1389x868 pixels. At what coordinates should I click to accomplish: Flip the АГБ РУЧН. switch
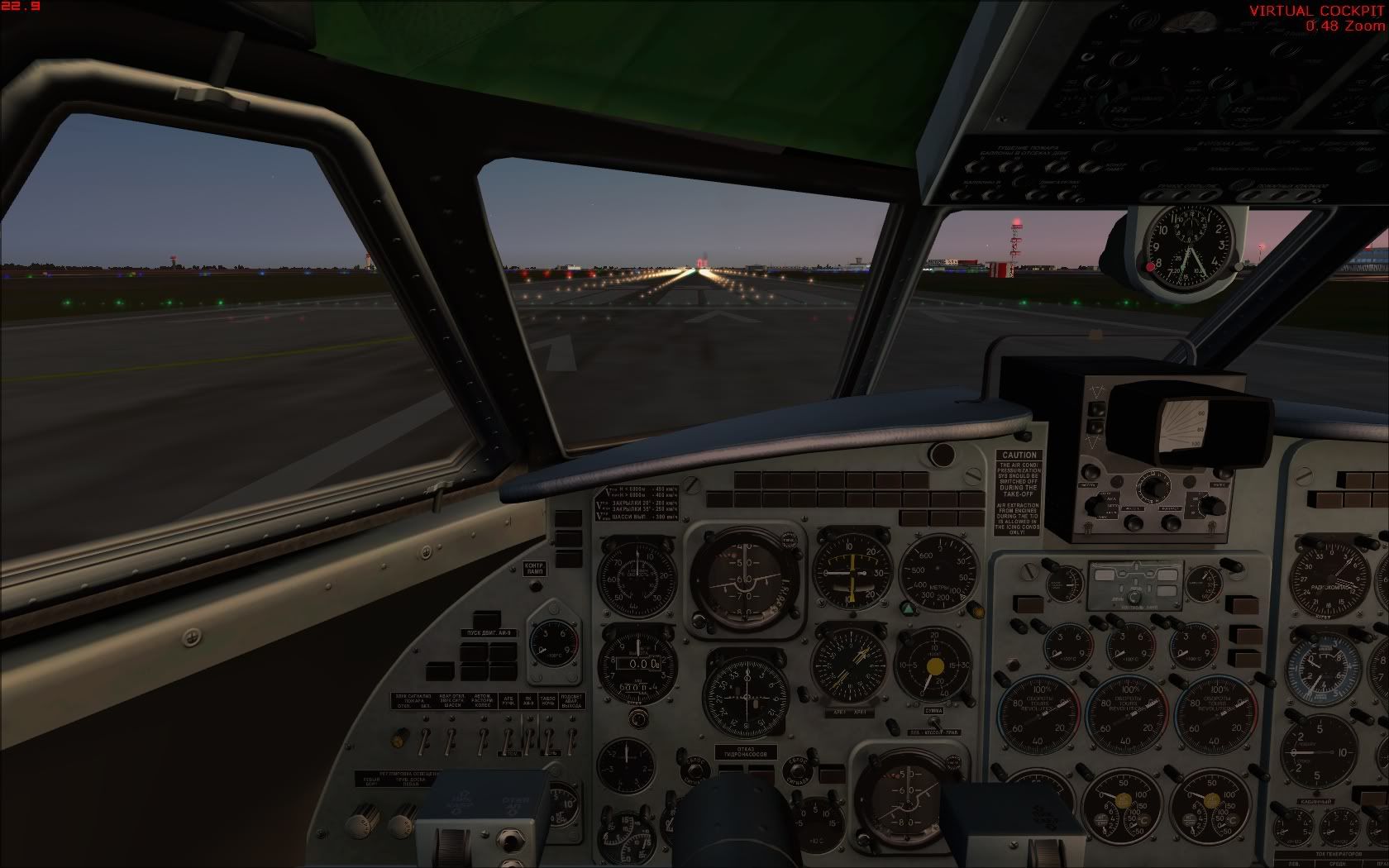click(508, 737)
